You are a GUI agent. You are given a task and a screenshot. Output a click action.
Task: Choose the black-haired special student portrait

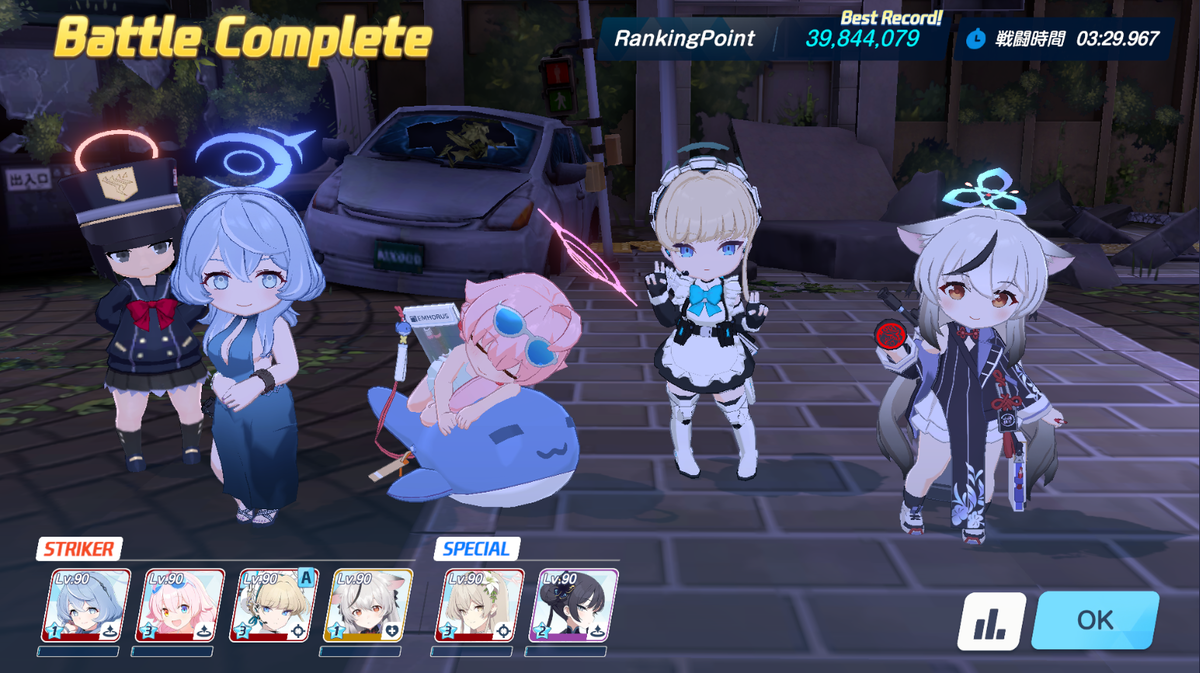[574, 606]
